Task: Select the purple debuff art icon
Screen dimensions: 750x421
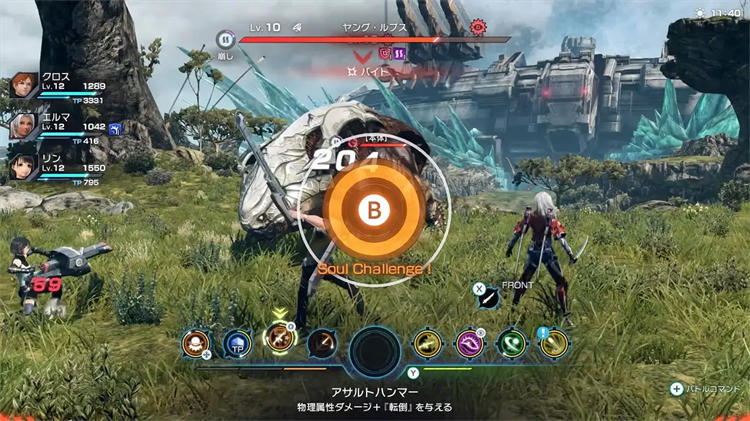Action: 470,344
